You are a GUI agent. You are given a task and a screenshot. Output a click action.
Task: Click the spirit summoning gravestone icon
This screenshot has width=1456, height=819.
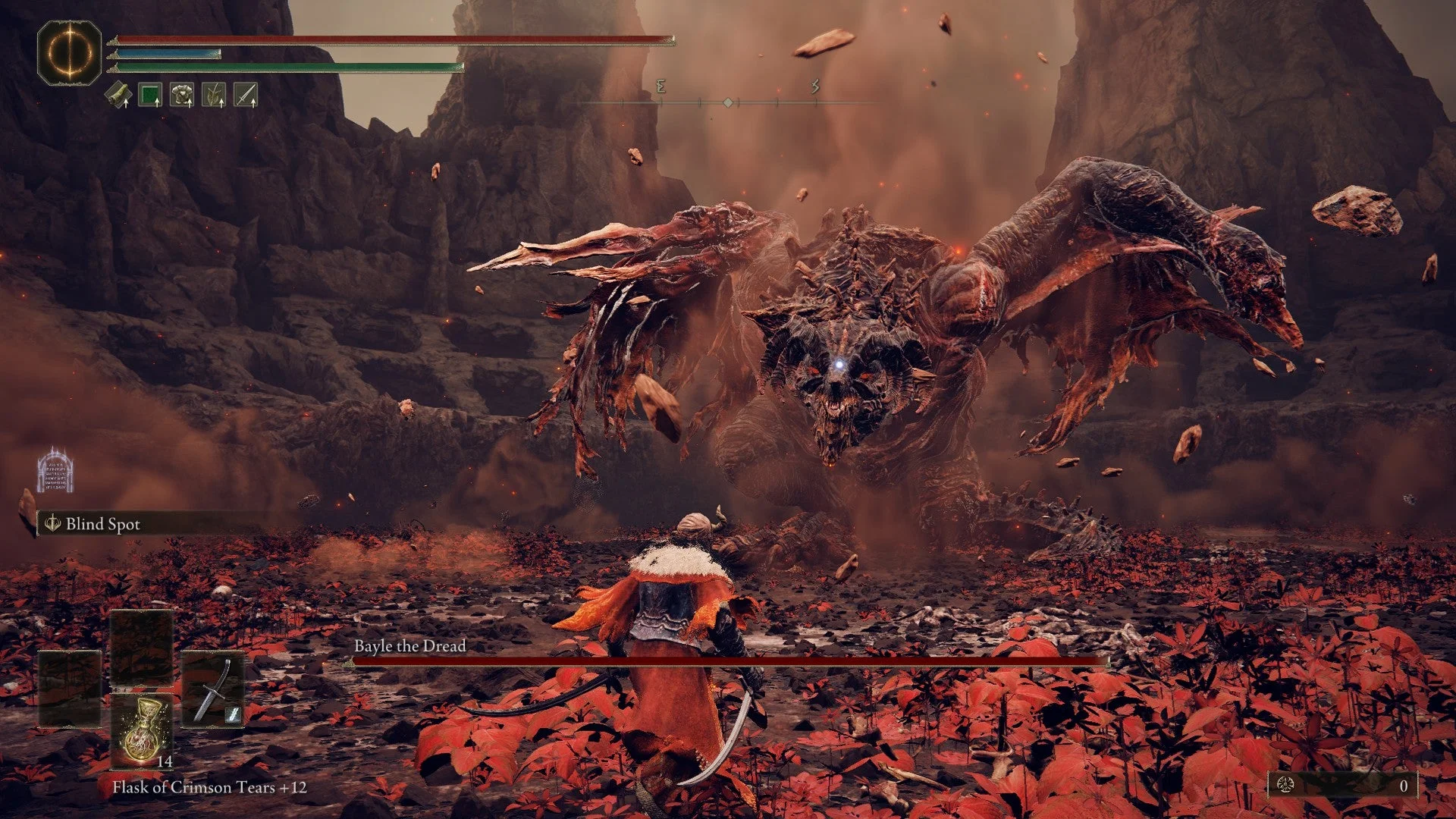pyautogui.click(x=55, y=470)
